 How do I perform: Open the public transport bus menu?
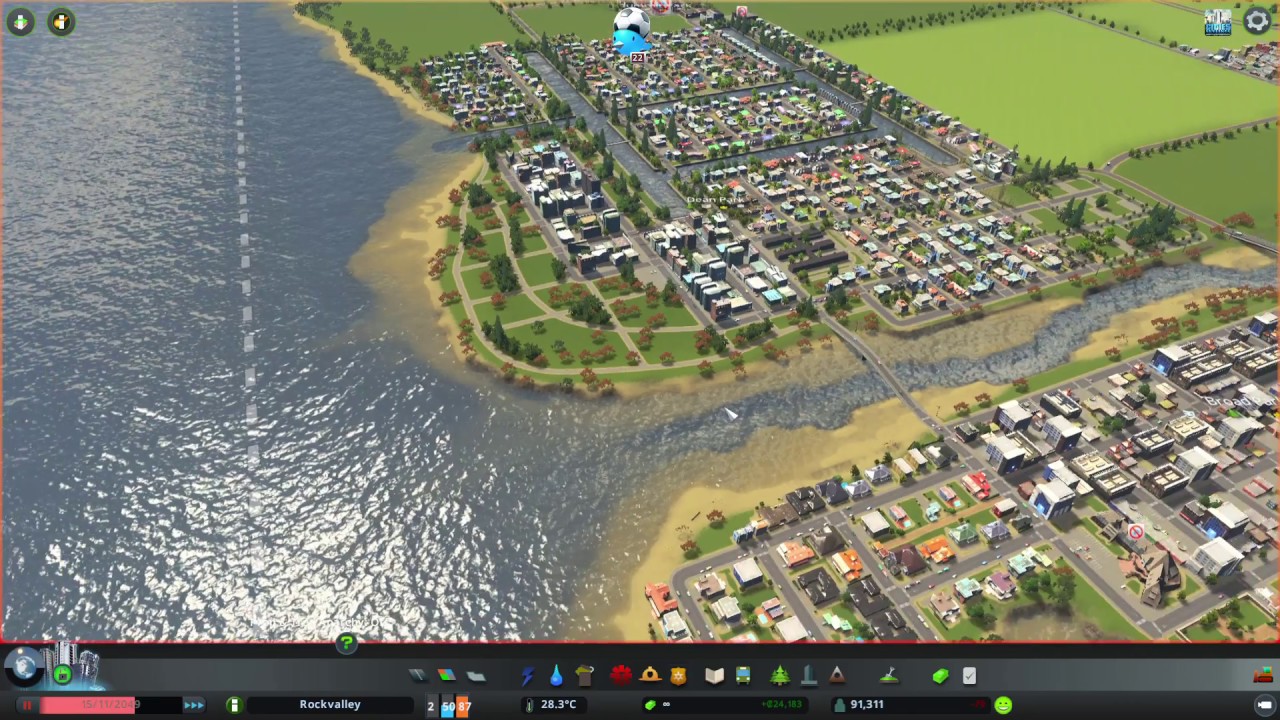pyautogui.click(x=743, y=676)
